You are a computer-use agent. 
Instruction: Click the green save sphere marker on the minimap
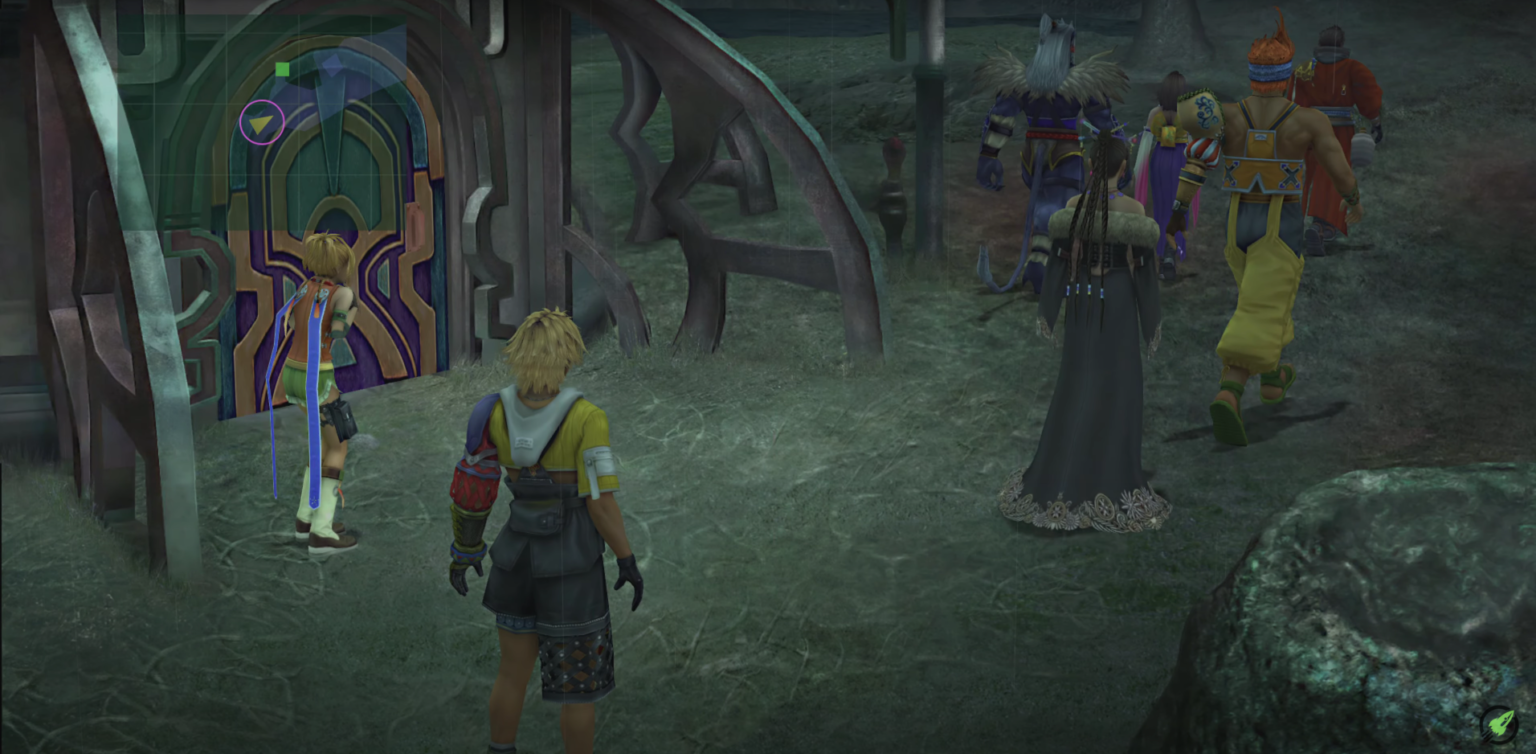click(x=280, y=68)
